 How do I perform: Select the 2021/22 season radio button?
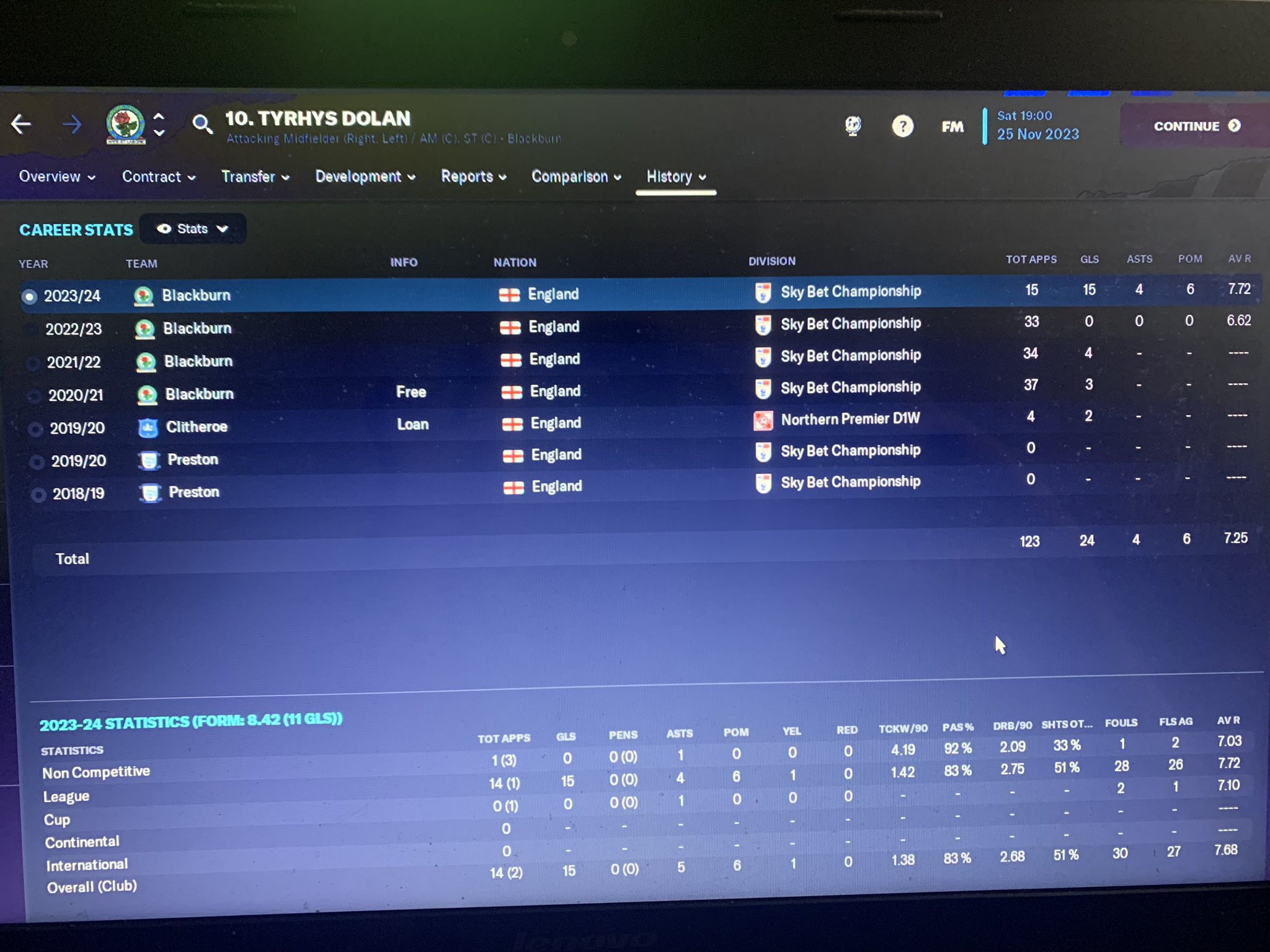(34, 362)
